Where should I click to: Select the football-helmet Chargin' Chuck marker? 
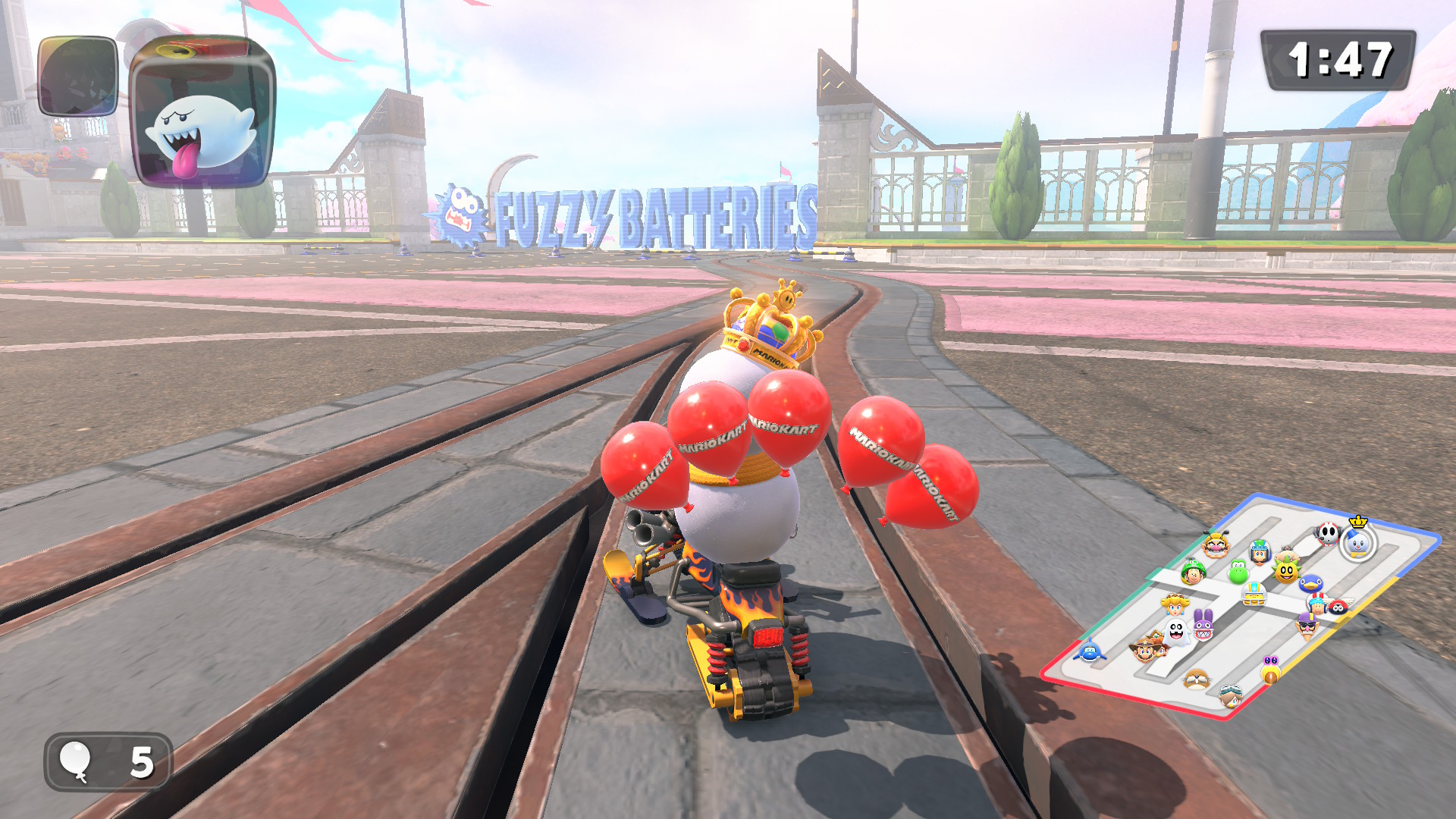click(1254, 594)
